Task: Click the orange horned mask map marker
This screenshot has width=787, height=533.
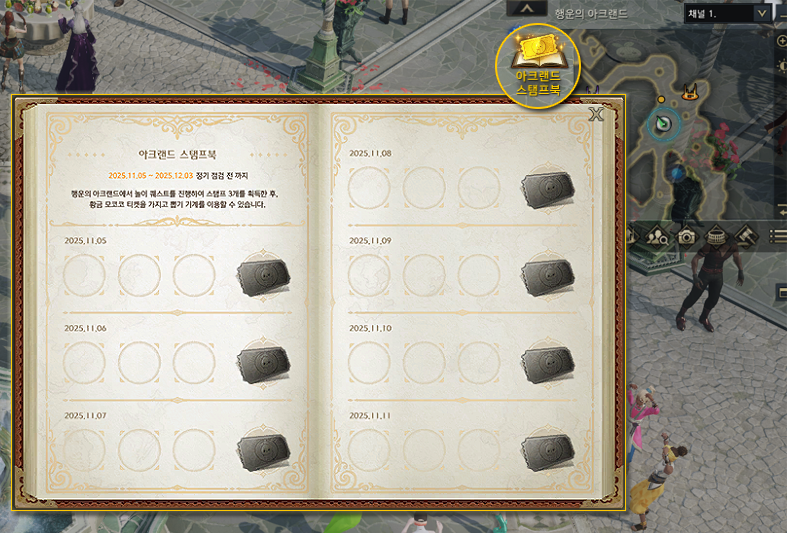Action: click(x=689, y=96)
